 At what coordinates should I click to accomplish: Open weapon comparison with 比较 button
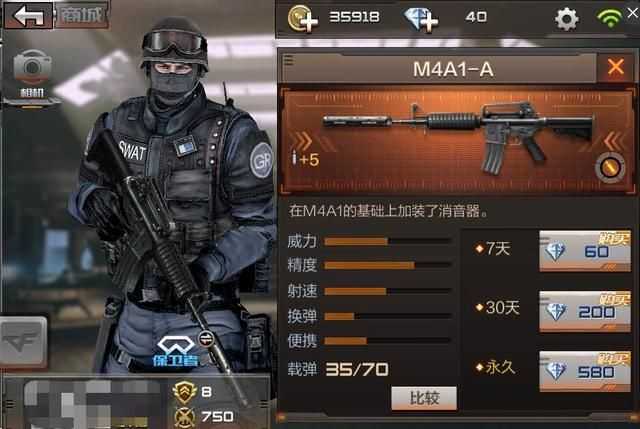click(x=423, y=398)
